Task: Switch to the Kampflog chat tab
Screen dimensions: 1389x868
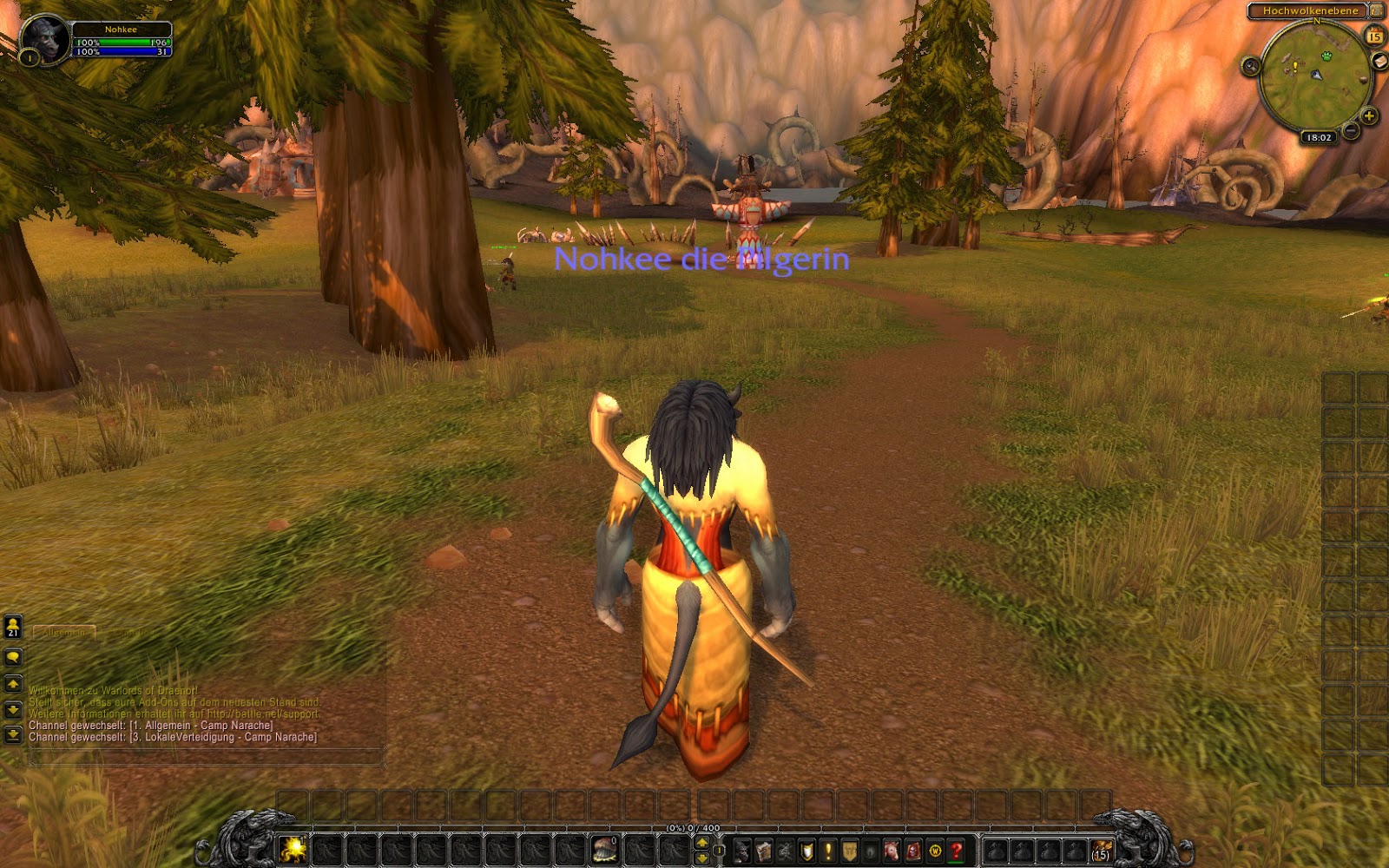Action: [x=133, y=633]
